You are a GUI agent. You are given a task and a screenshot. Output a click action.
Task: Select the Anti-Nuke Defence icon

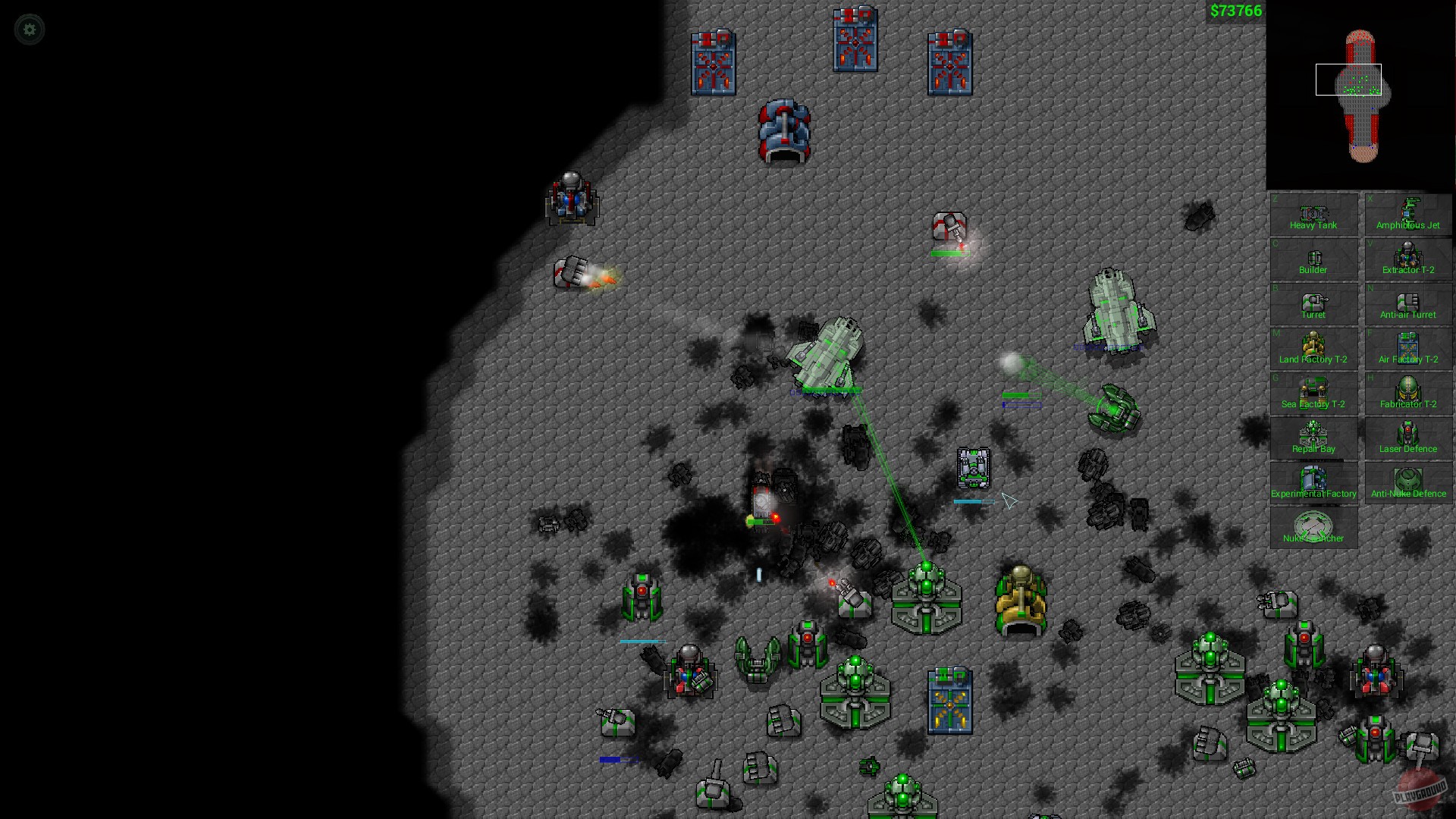tap(1407, 482)
